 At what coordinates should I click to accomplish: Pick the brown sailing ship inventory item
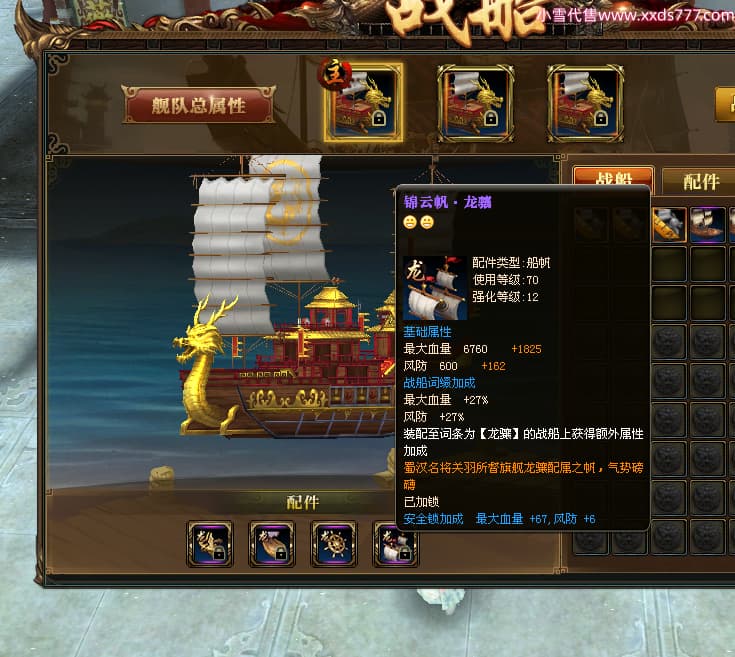click(709, 224)
